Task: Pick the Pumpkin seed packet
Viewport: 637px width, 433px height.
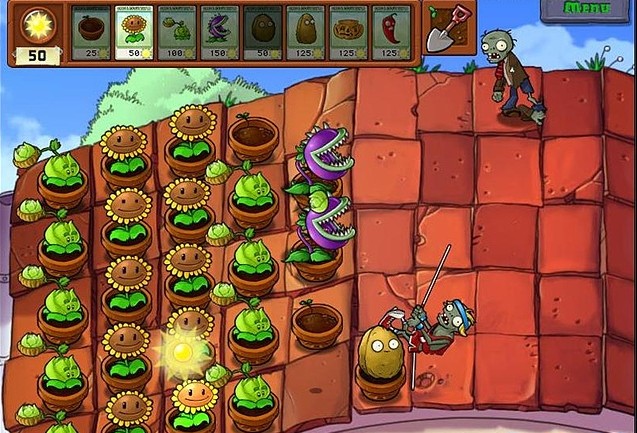Action: pyautogui.click(x=351, y=33)
